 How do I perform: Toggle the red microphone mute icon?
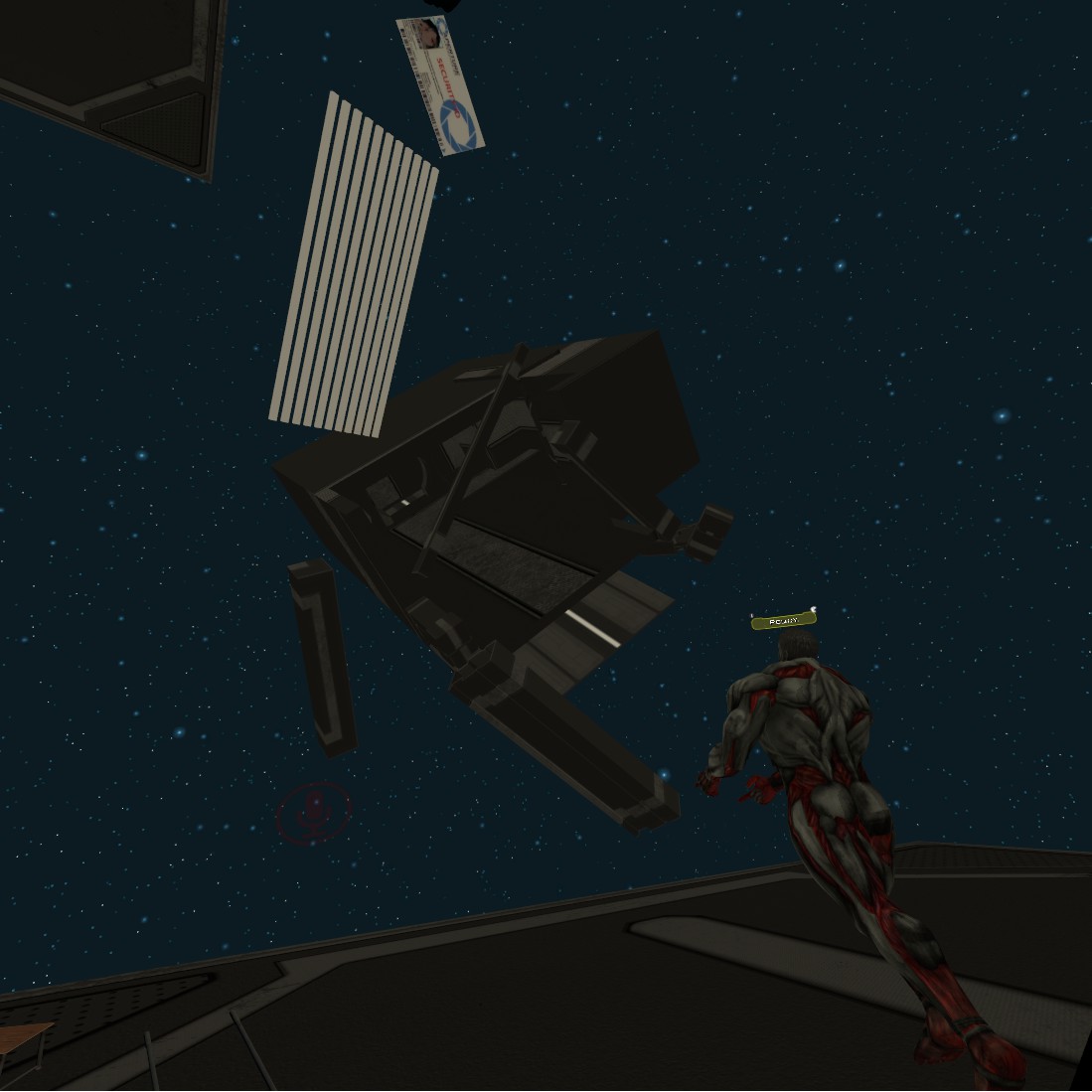(x=313, y=813)
